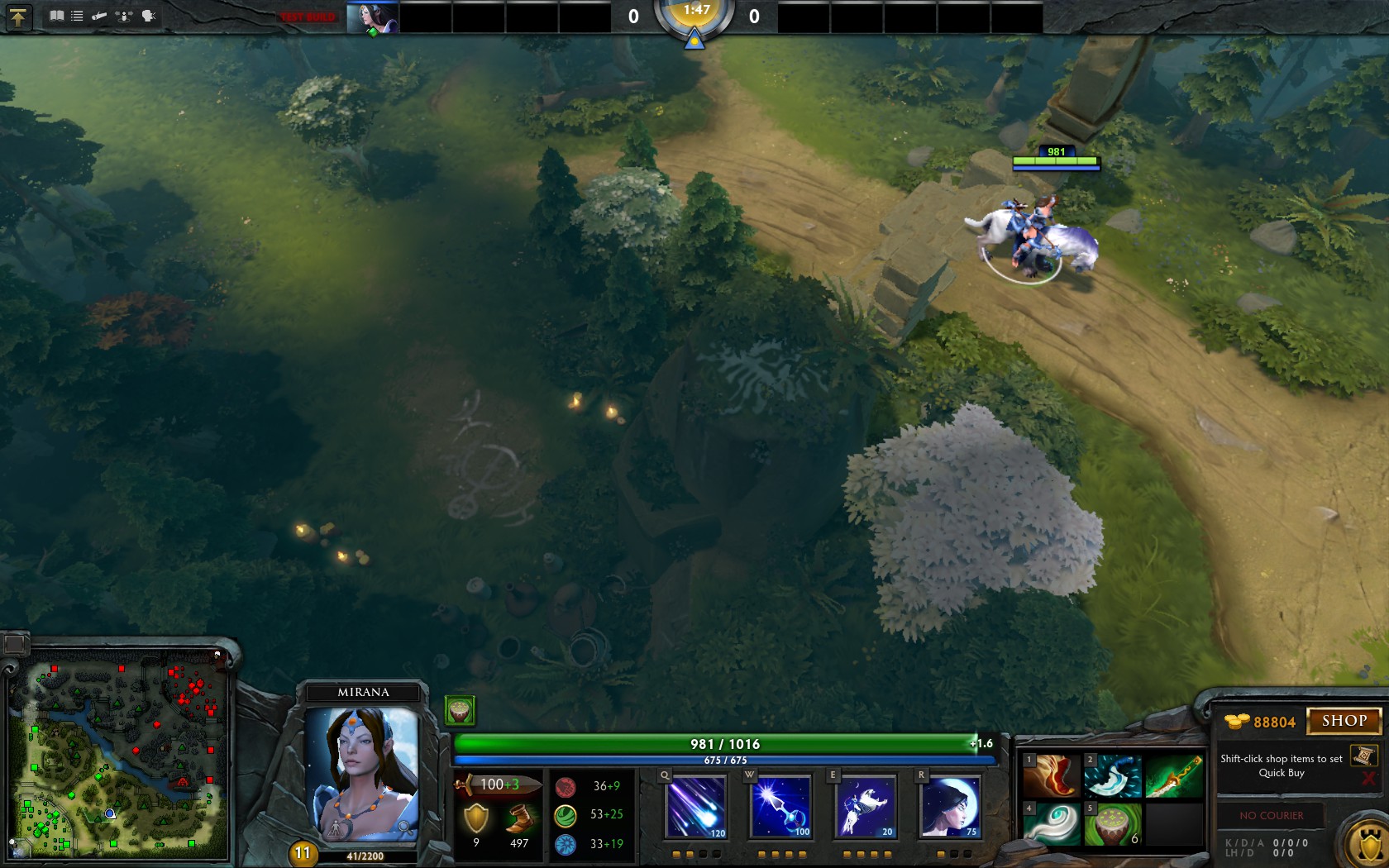Open the dashboard with the arrow button
This screenshot has width=1389, height=868.
coord(18,17)
